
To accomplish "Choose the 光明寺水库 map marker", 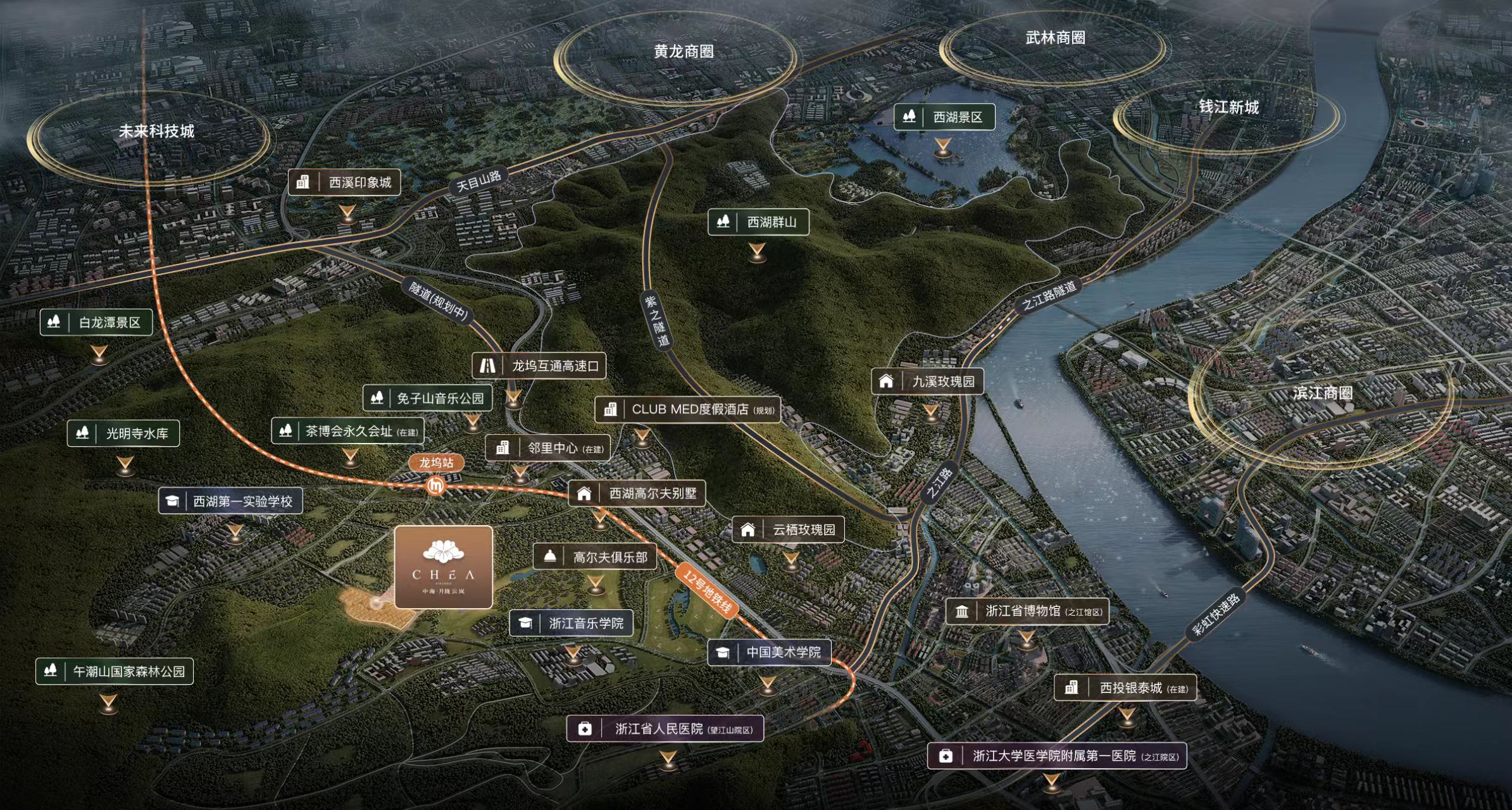I will (x=123, y=433).
